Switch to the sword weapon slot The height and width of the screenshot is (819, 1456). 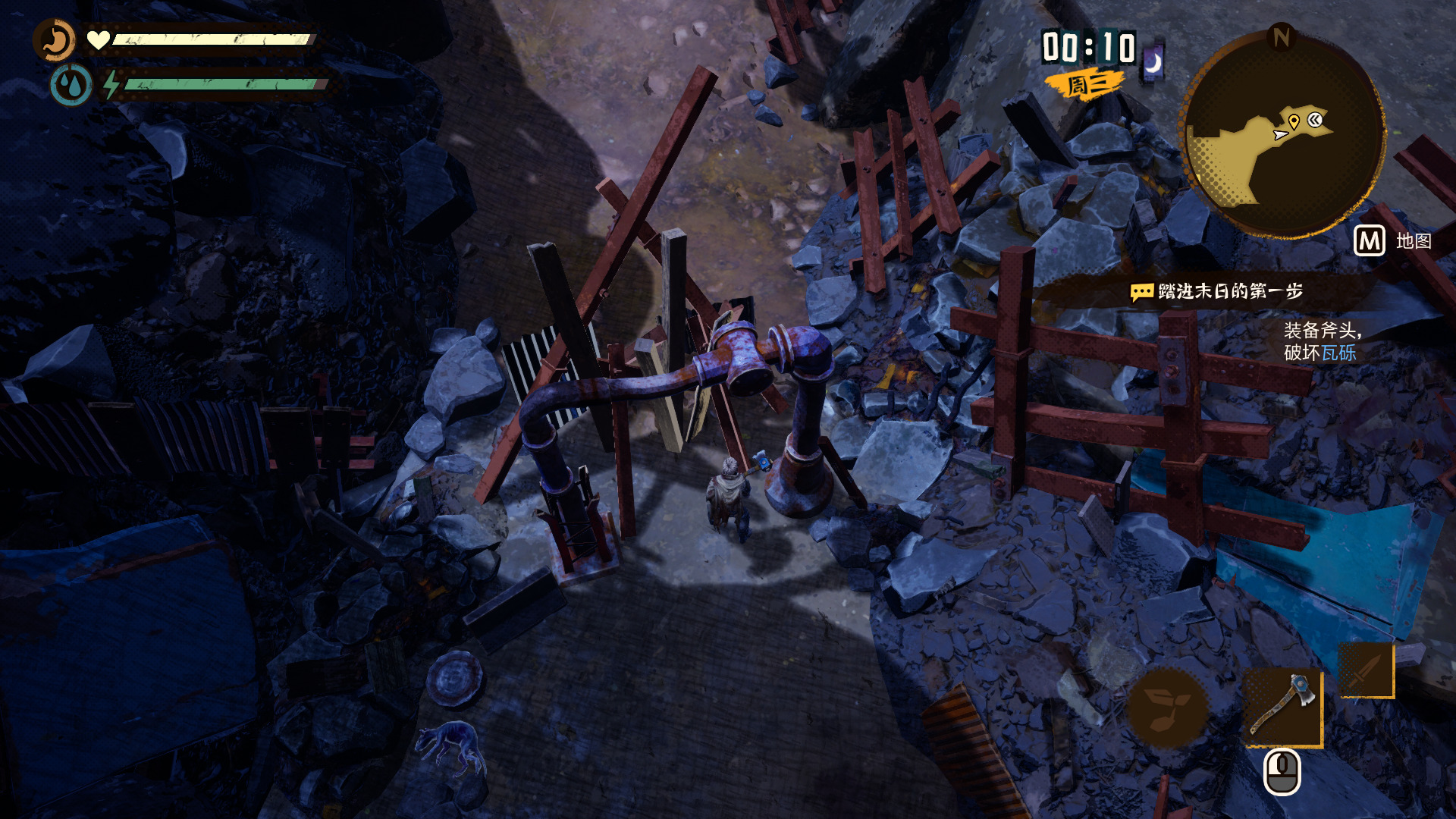[1366, 670]
